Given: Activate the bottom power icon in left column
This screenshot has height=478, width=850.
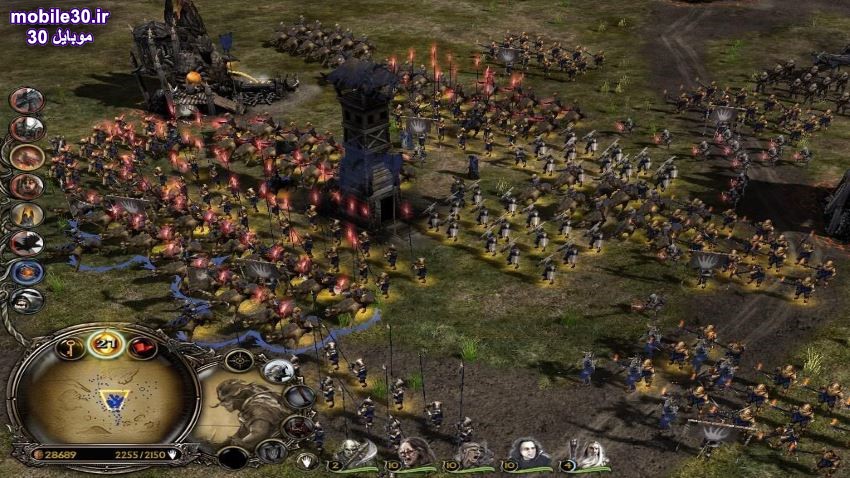Looking at the screenshot, I should coord(28,299).
